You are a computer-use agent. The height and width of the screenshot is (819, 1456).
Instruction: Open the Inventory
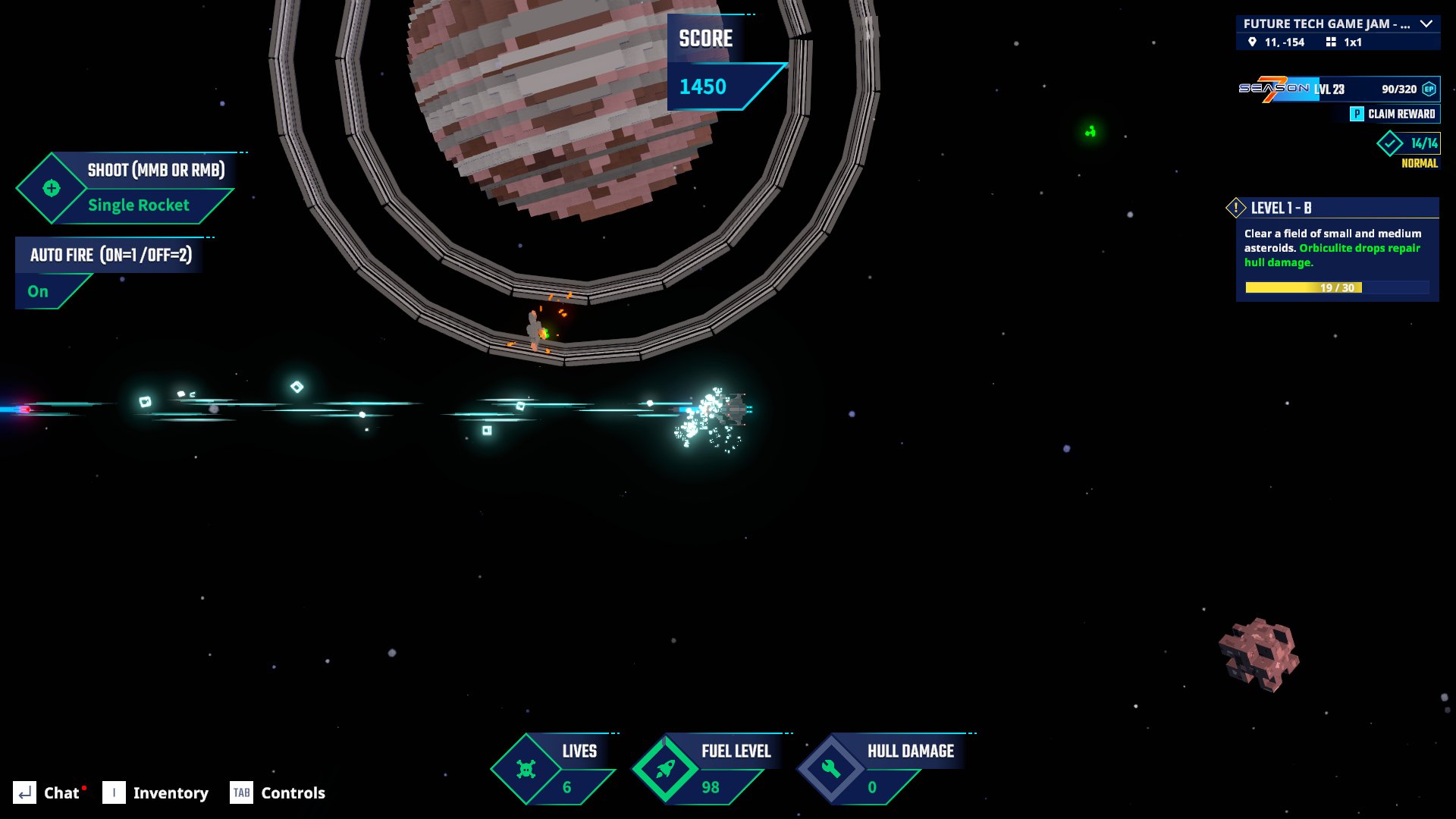155,792
